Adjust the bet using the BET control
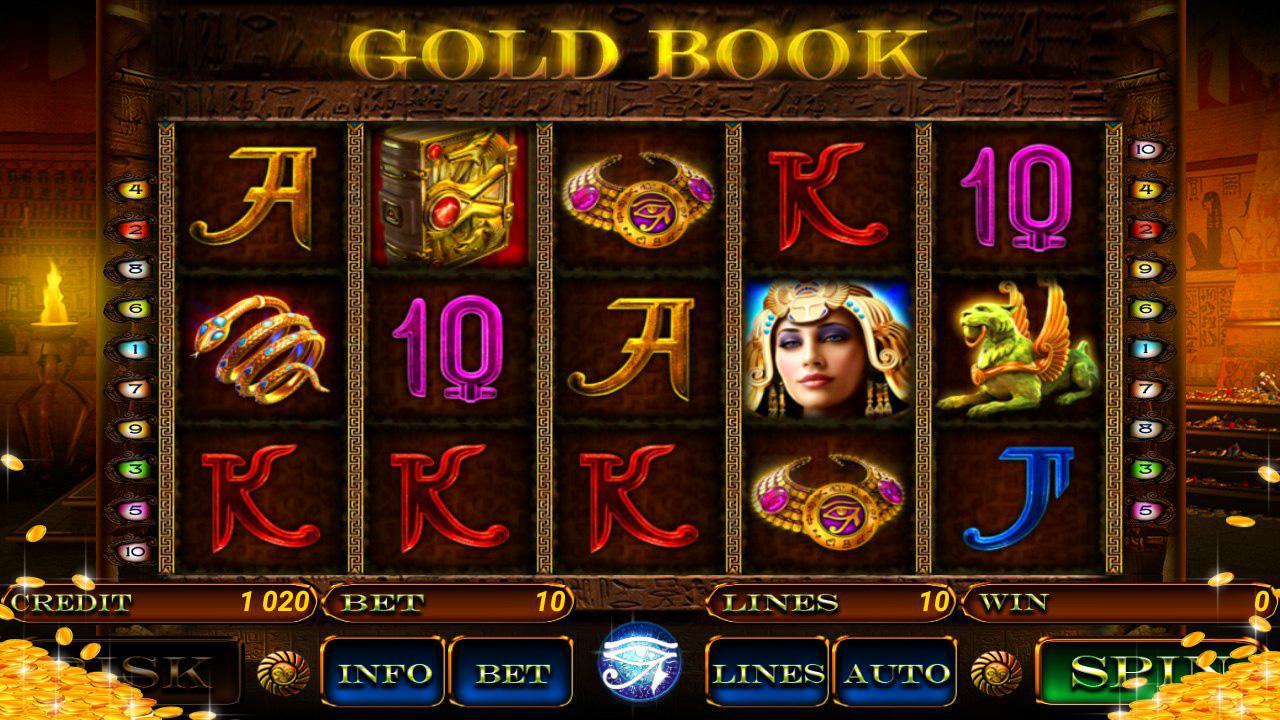Screen dimensions: 1280x720 510,672
